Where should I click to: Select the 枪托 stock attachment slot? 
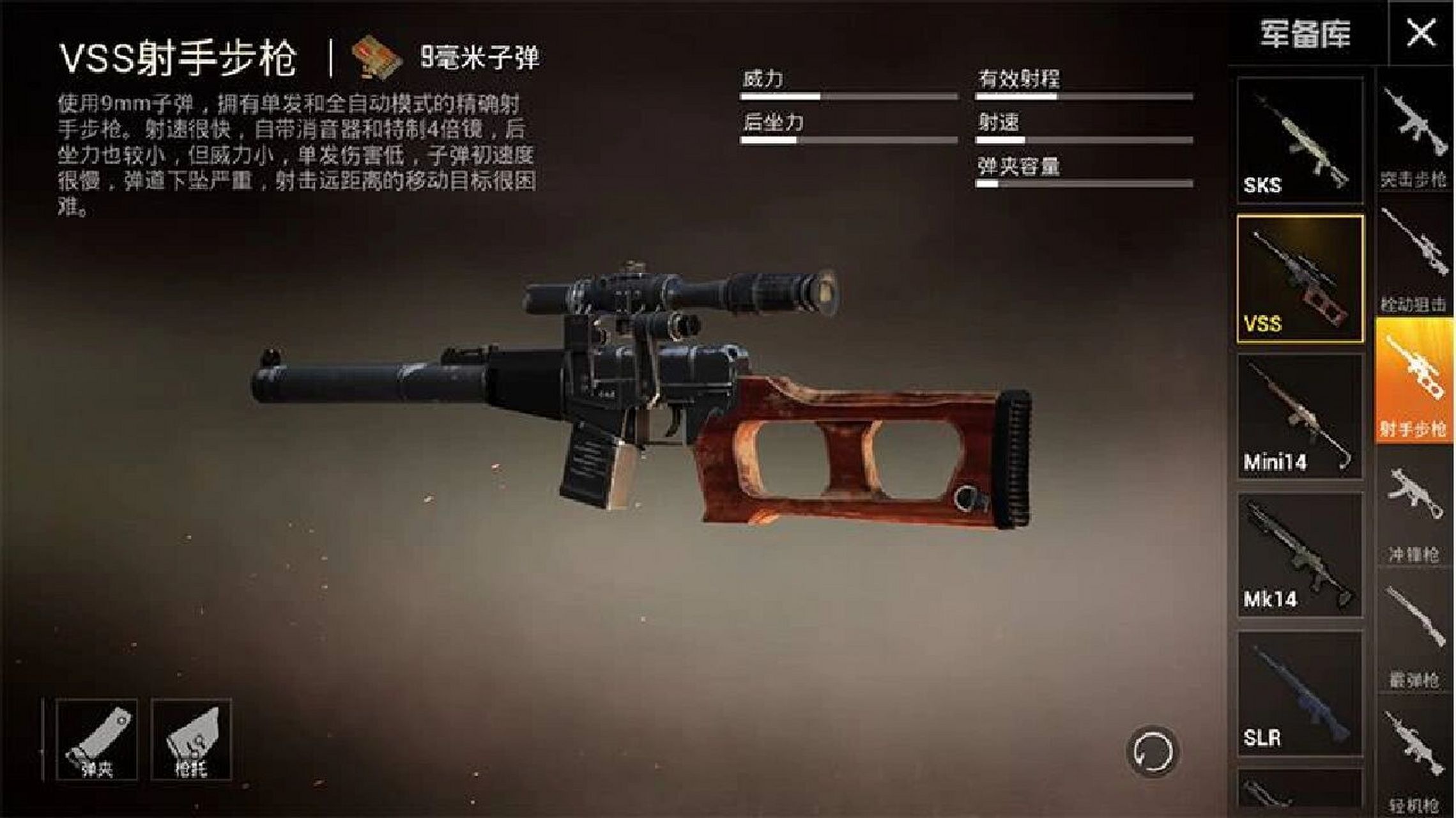(188, 738)
